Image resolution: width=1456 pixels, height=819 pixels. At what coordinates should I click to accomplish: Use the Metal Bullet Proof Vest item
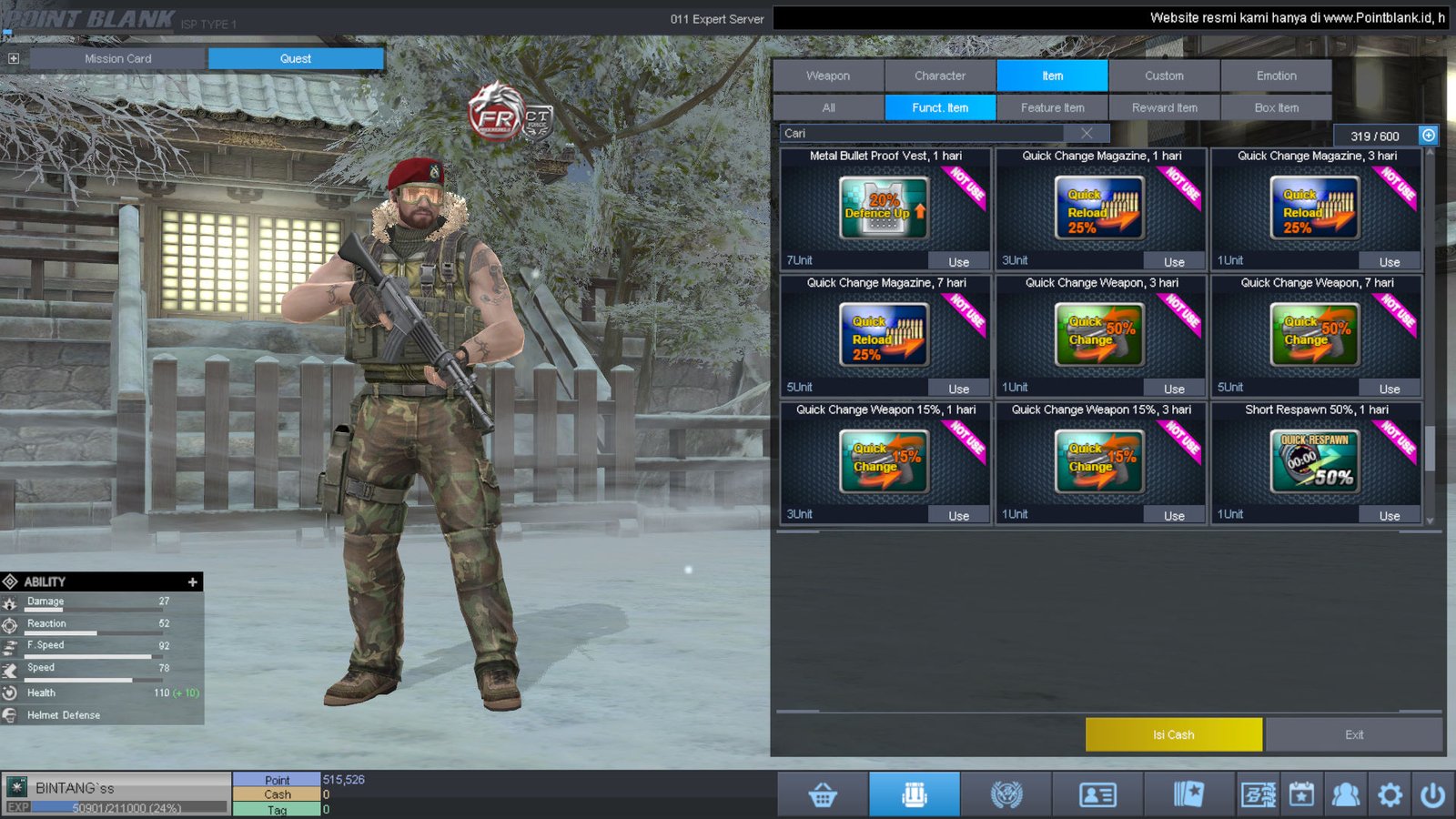pos(958,262)
